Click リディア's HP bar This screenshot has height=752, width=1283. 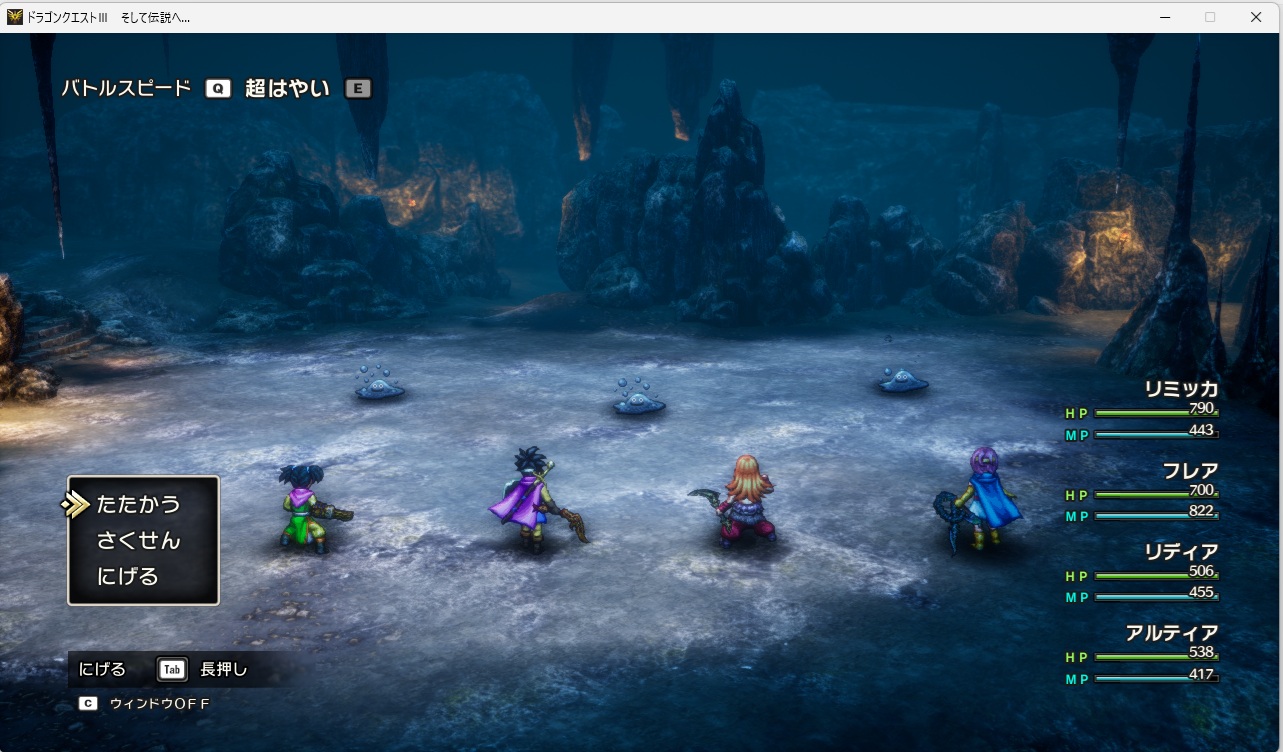pos(1155,574)
